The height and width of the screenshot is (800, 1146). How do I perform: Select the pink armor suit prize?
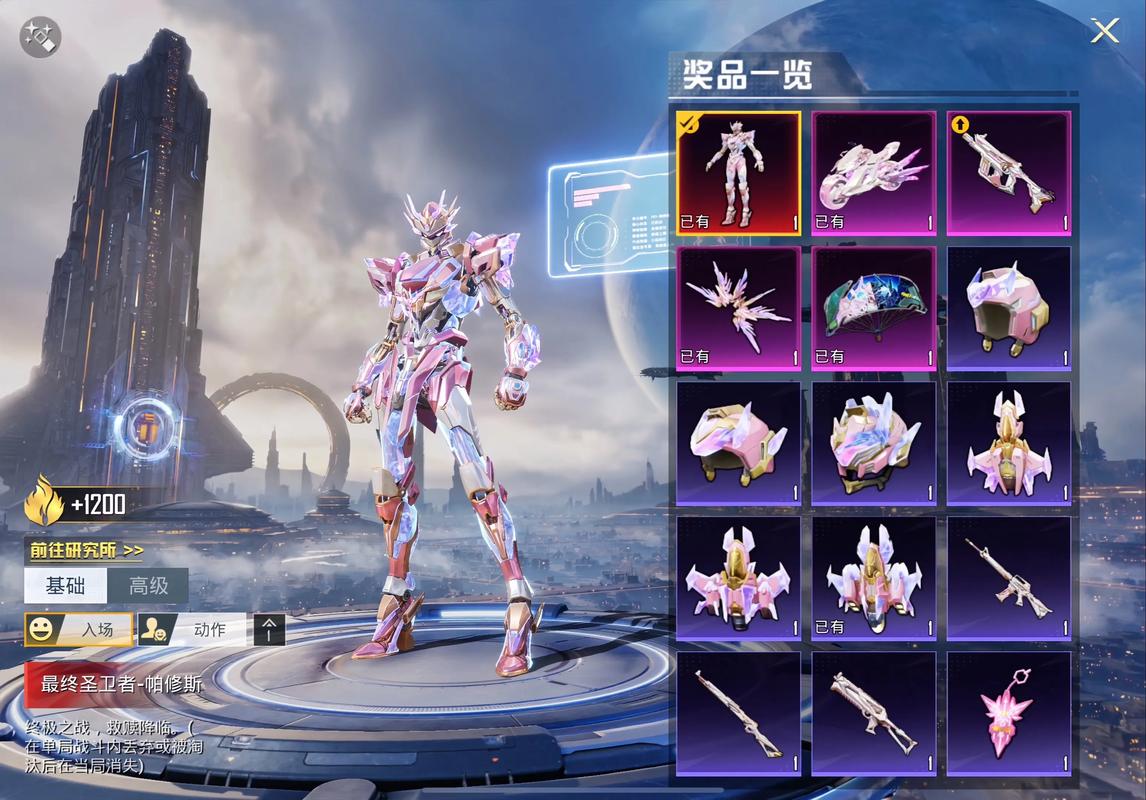tap(739, 173)
